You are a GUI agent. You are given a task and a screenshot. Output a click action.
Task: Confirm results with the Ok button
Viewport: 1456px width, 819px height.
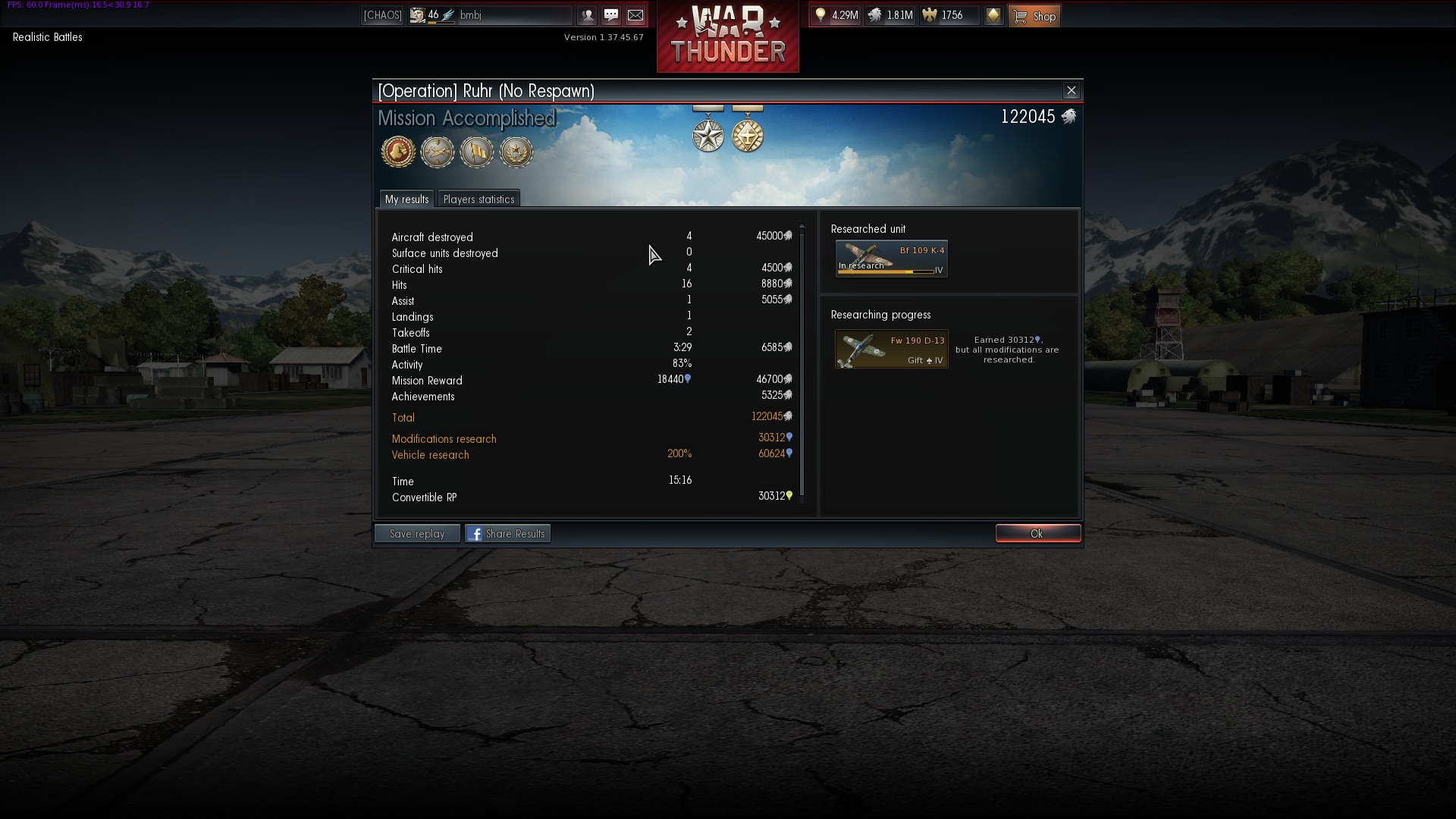click(x=1037, y=534)
